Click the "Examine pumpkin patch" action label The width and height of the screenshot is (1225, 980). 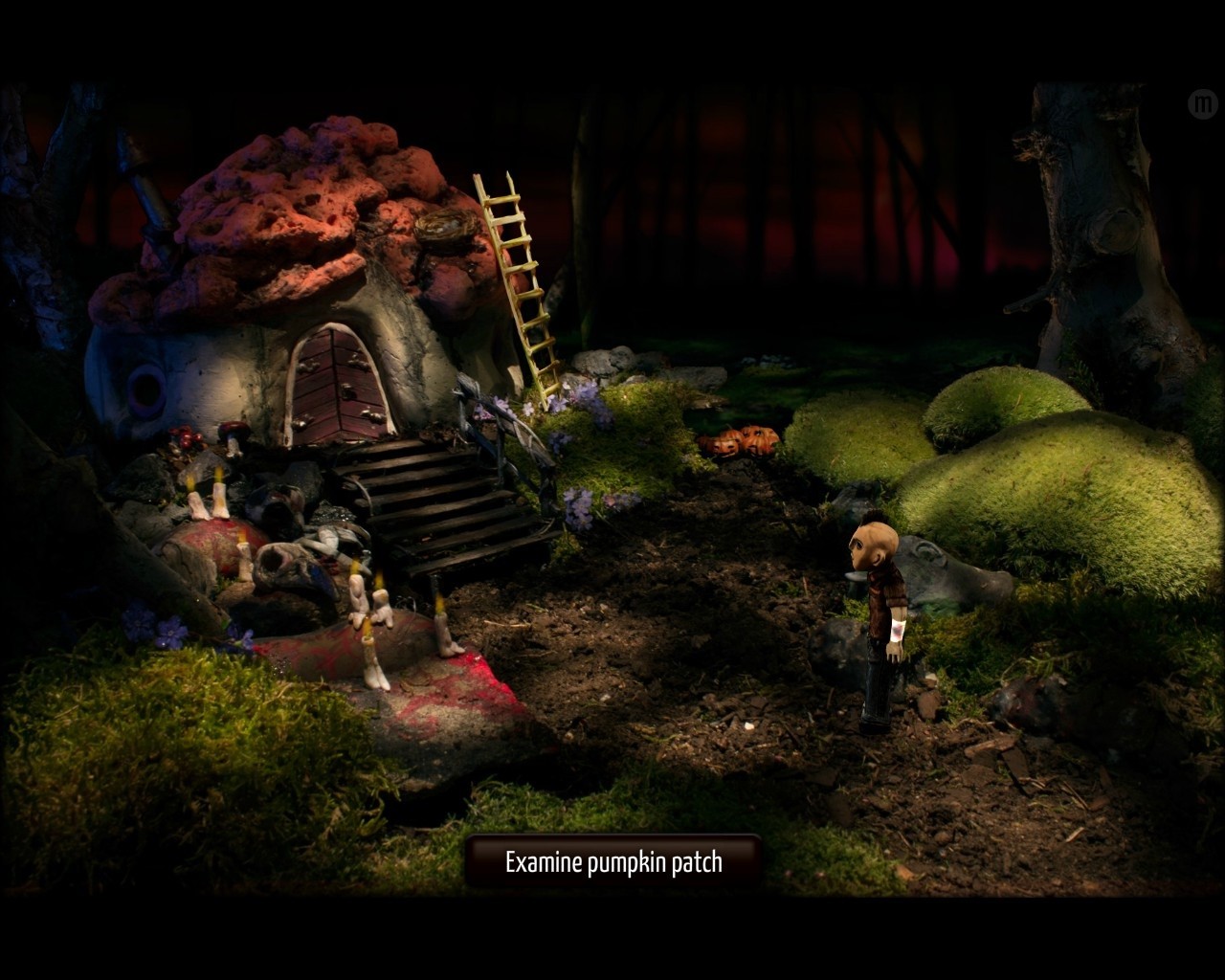pyautogui.click(x=613, y=862)
